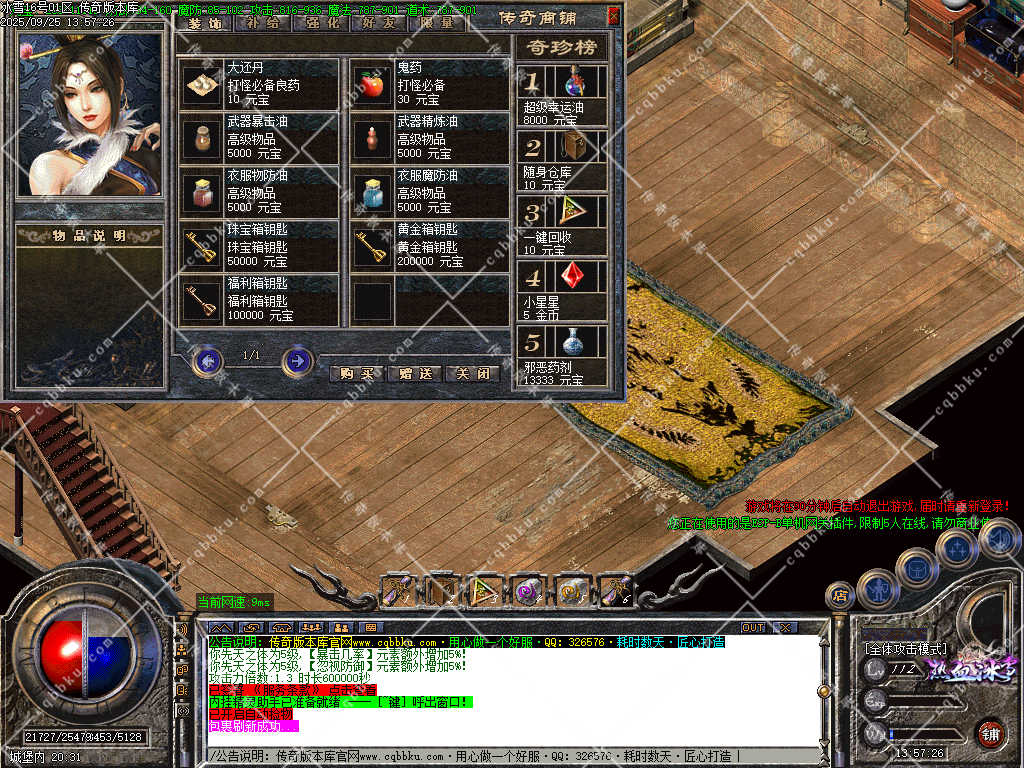Choose the 黄金箱钥匙 key item
The height and width of the screenshot is (768, 1024).
373,246
